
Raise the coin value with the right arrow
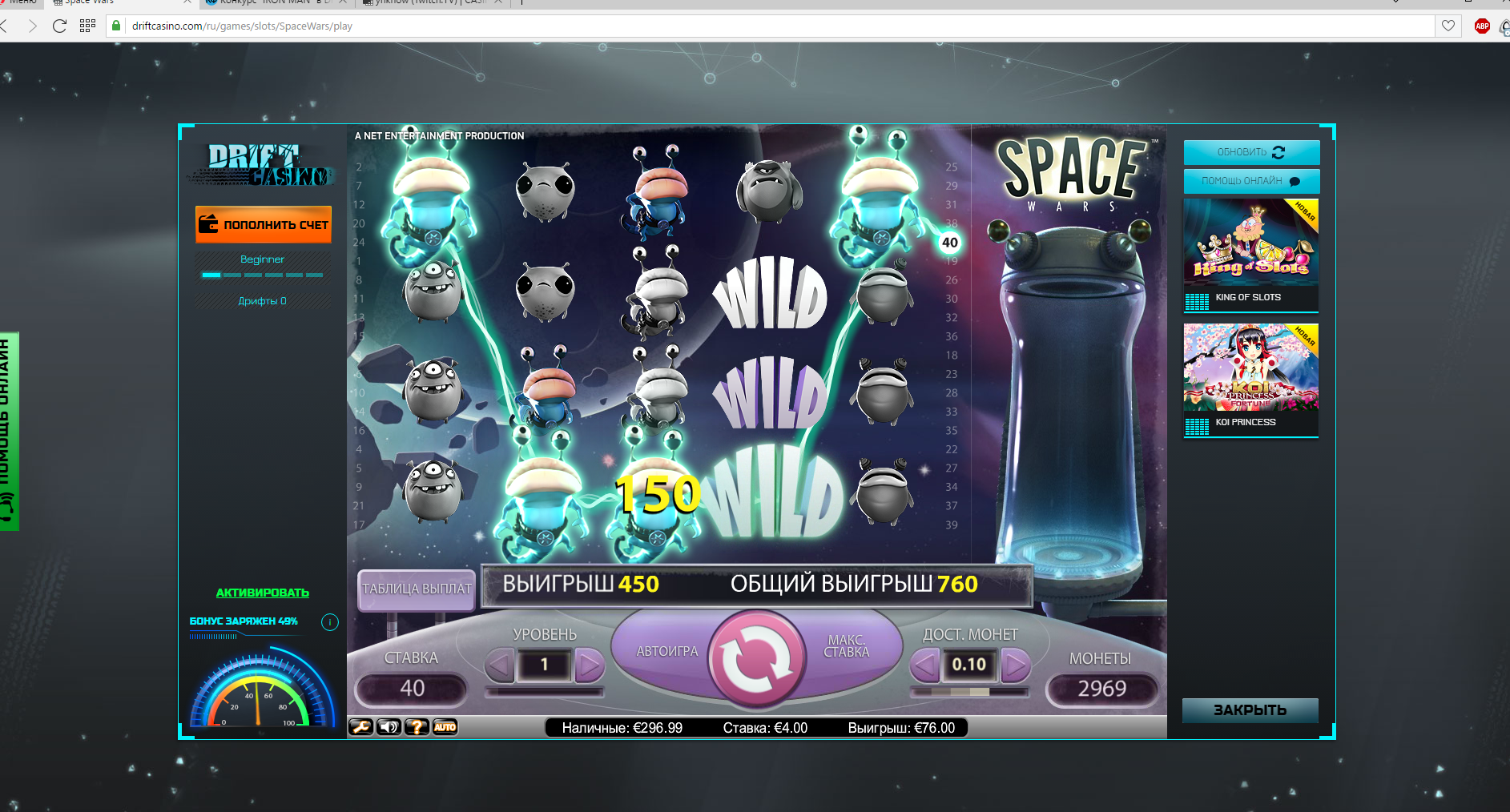(x=1015, y=665)
